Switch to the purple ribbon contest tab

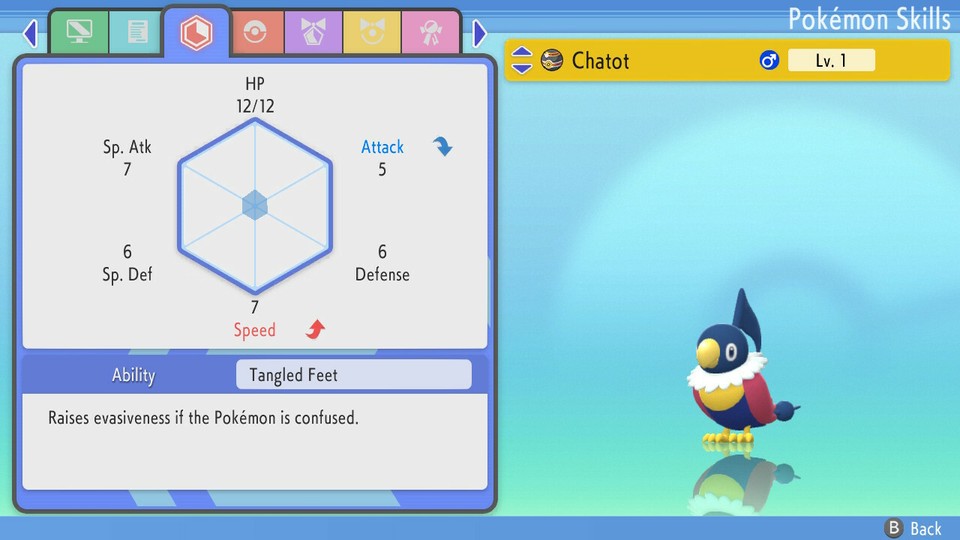tap(313, 33)
